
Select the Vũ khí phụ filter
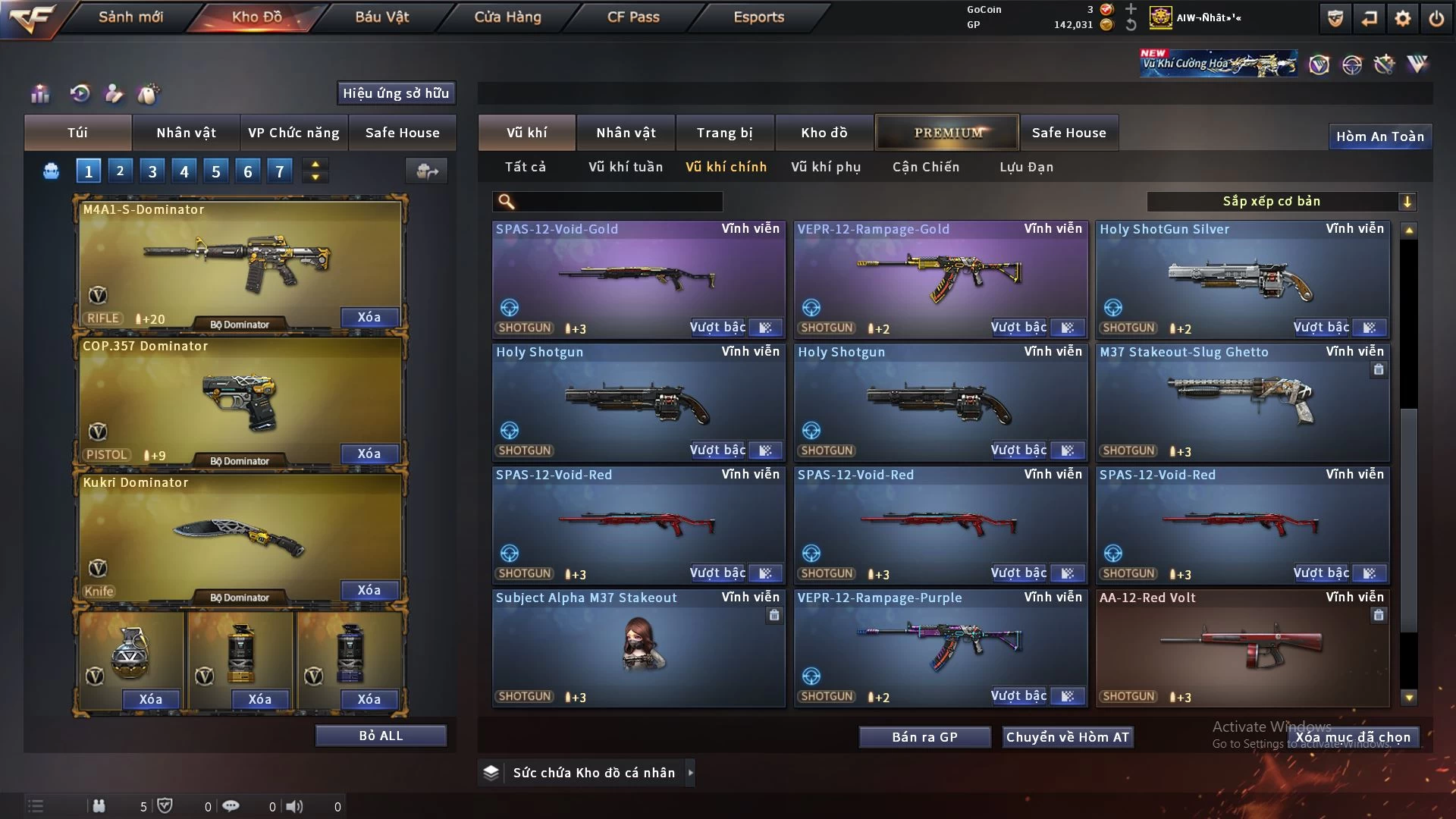(x=826, y=167)
